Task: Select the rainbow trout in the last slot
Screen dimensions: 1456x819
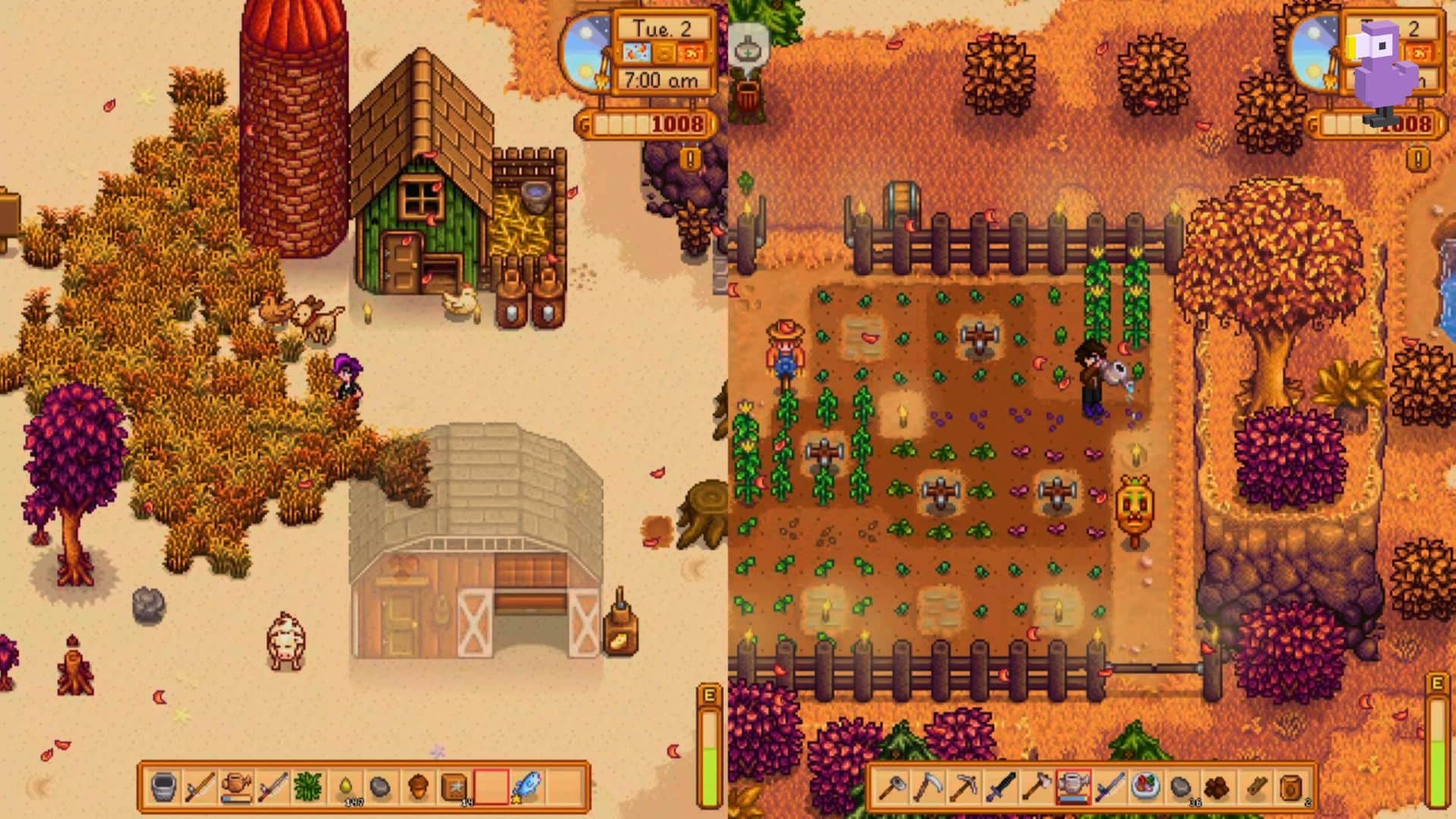Action: pyautogui.click(x=527, y=787)
